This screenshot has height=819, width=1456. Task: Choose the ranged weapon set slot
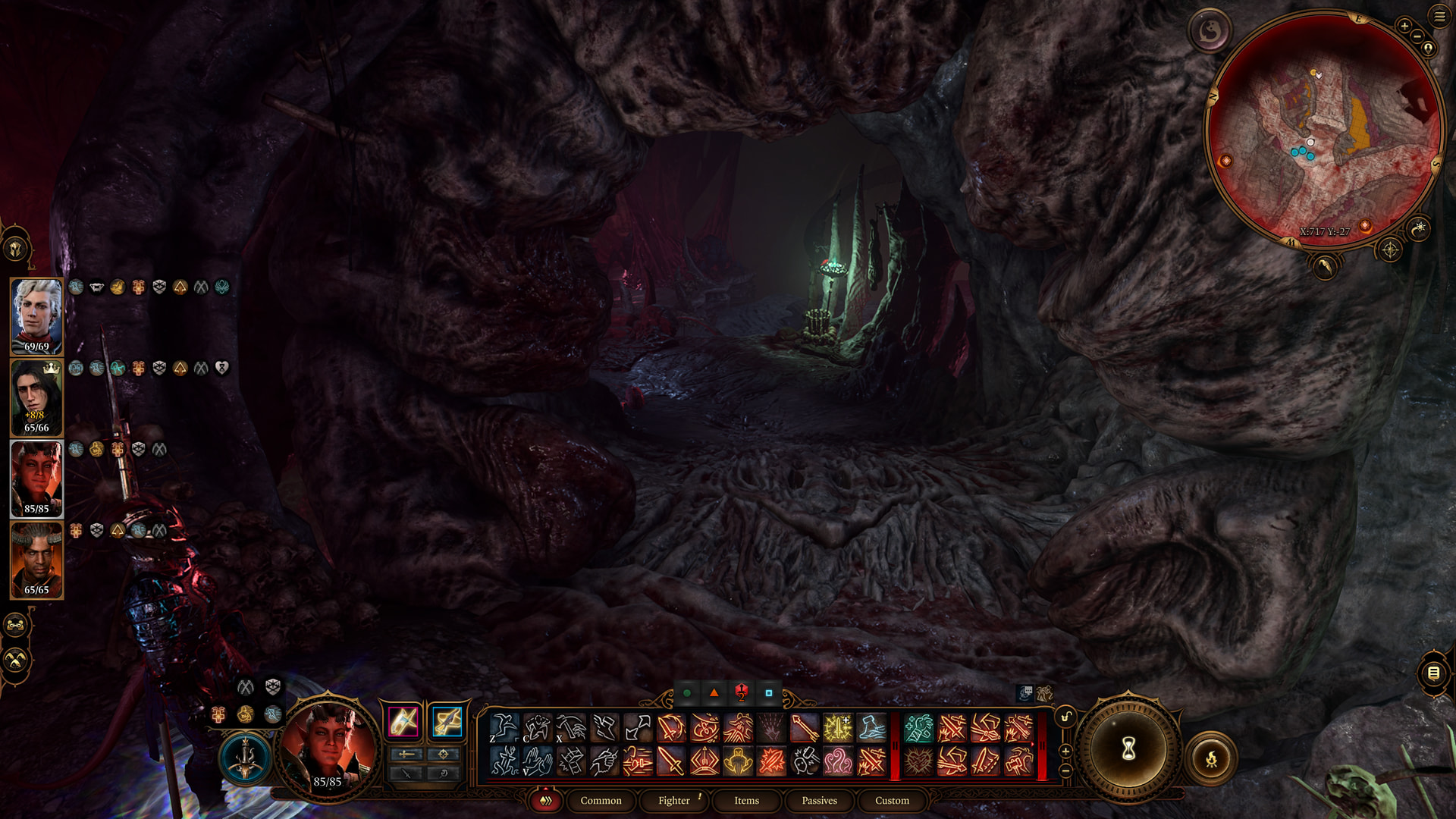[x=447, y=721]
